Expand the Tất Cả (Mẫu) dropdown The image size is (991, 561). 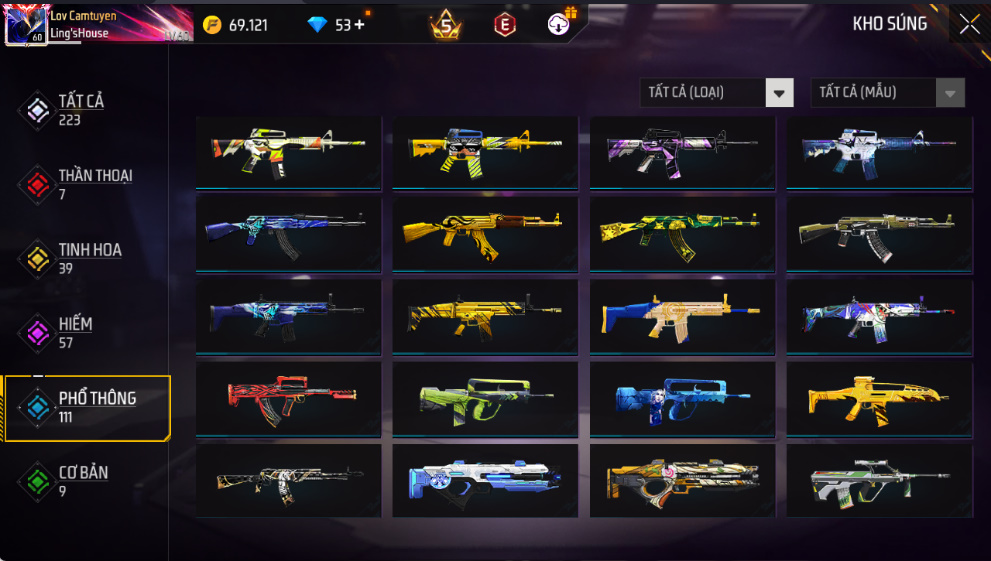pos(887,93)
